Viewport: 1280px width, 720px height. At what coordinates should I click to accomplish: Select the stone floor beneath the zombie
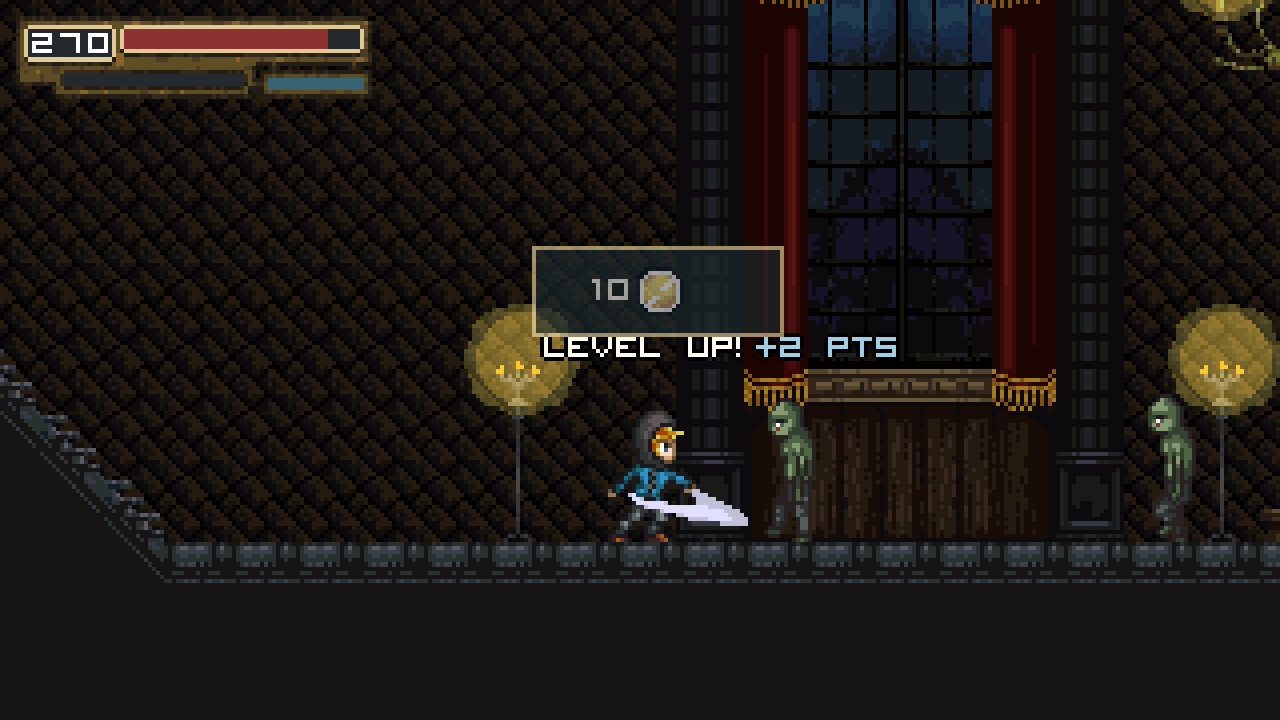tap(790, 555)
